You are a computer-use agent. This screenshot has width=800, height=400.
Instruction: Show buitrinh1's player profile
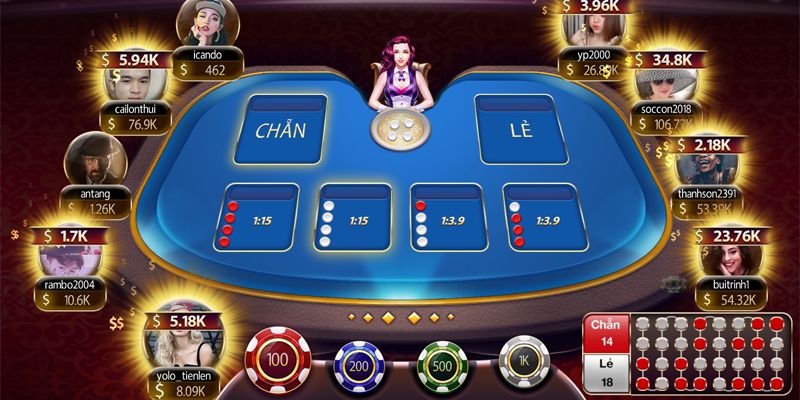729,258
